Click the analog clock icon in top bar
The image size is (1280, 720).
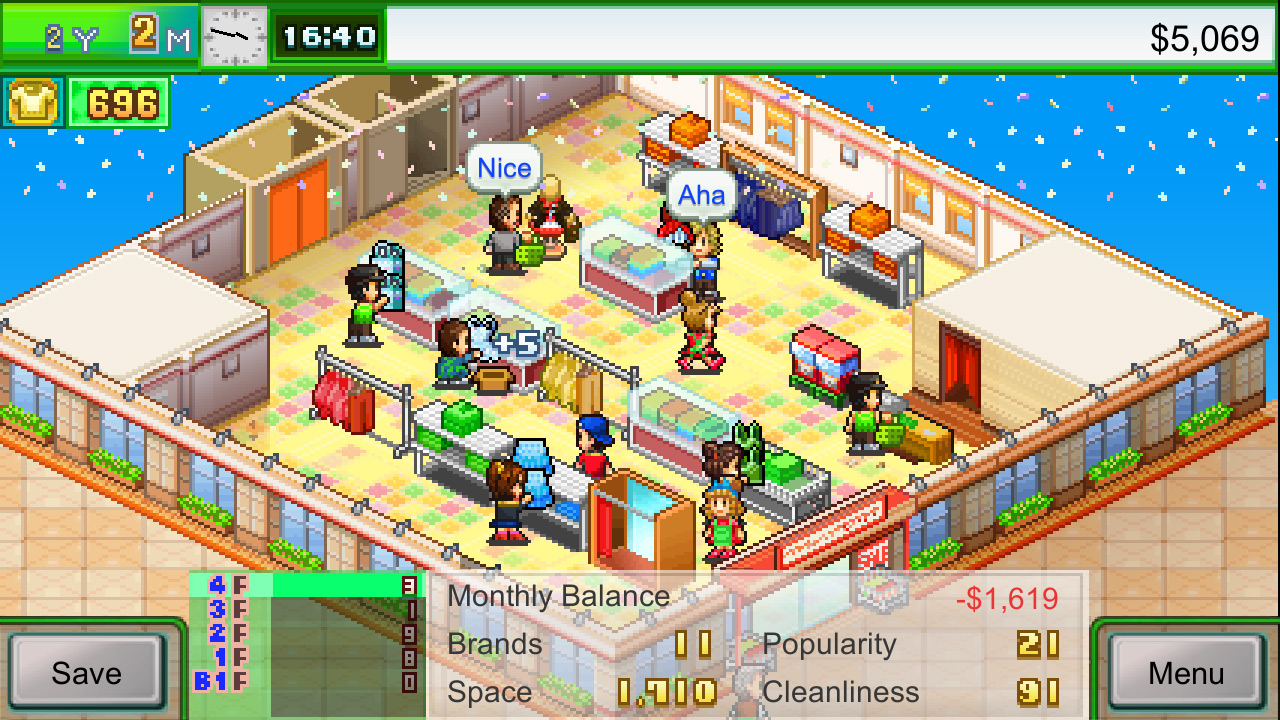pyautogui.click(x=234, y=36)
